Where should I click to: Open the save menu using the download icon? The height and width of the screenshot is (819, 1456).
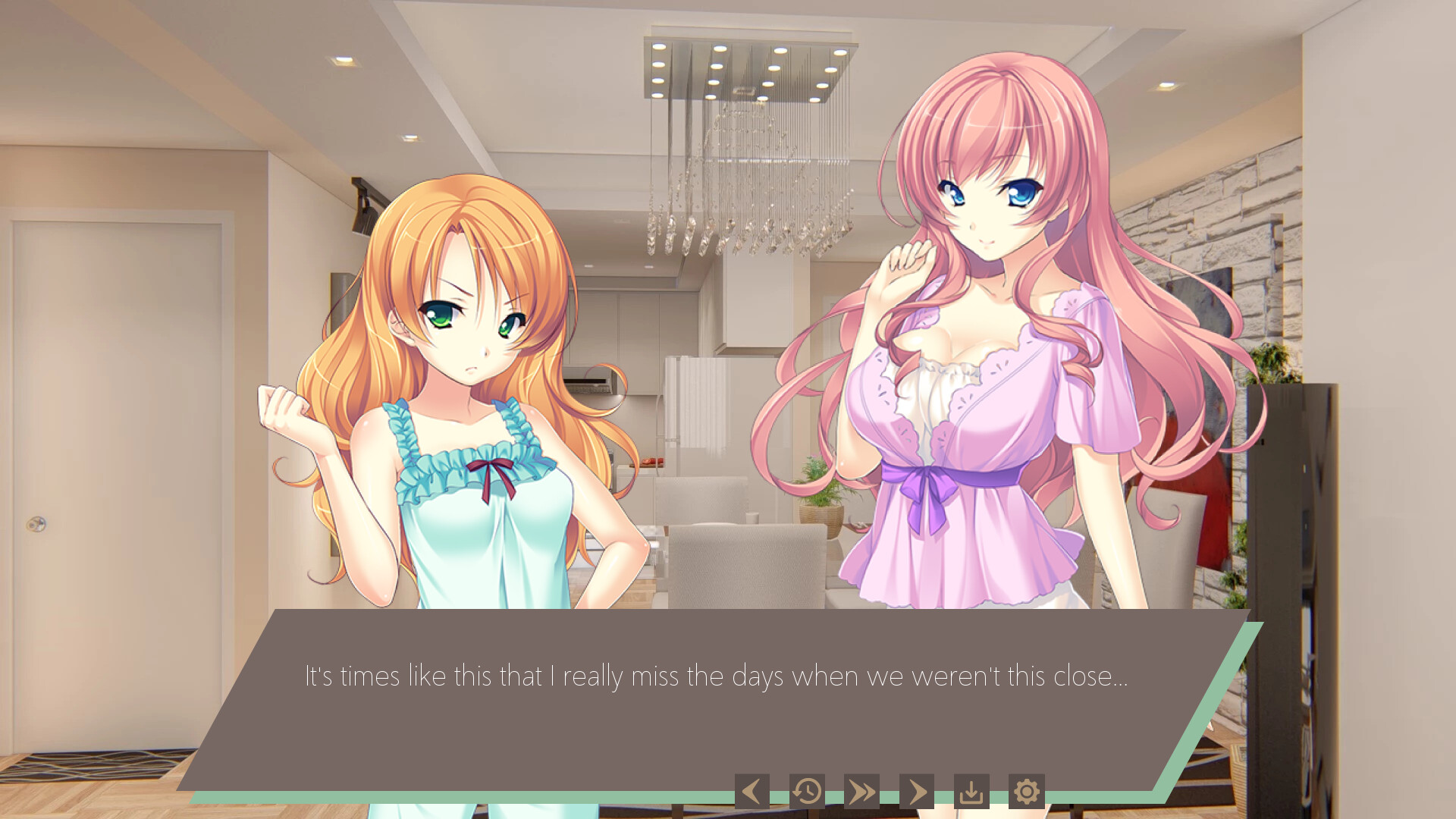click(x=971, y=791)
